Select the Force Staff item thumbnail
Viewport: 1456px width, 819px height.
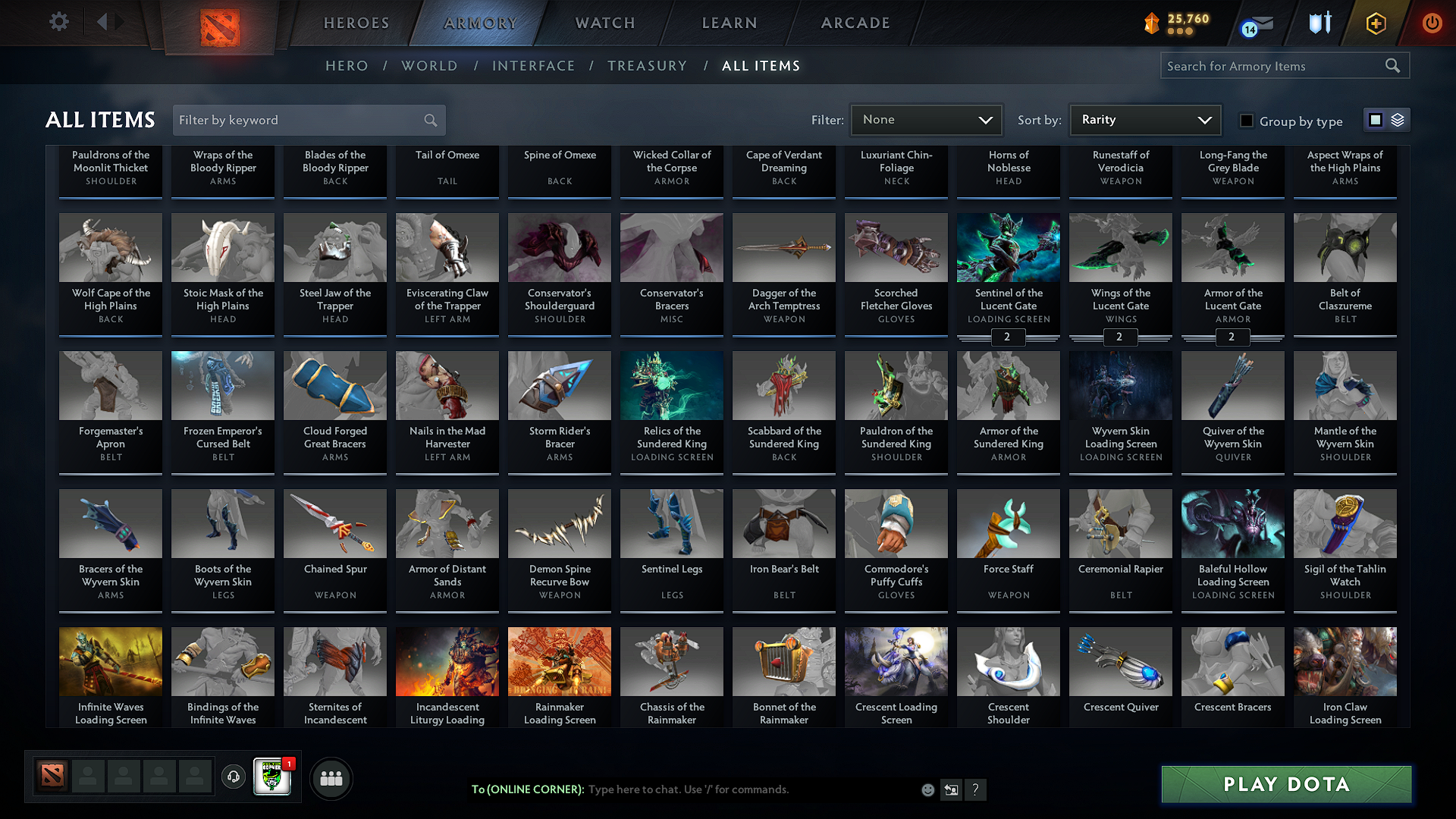(1008, 523)
